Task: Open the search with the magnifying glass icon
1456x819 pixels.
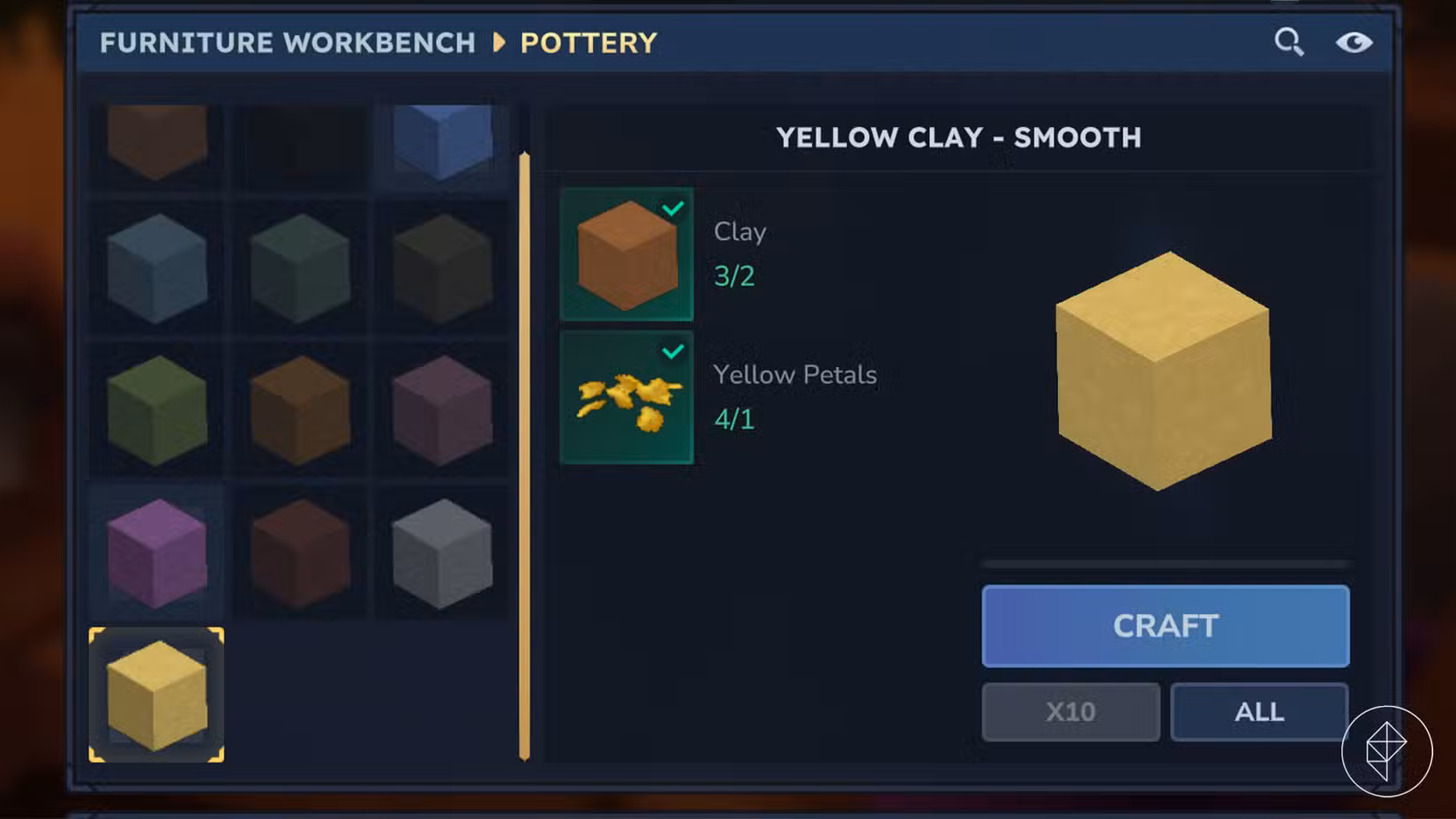Action: [x=1289, y=41]
